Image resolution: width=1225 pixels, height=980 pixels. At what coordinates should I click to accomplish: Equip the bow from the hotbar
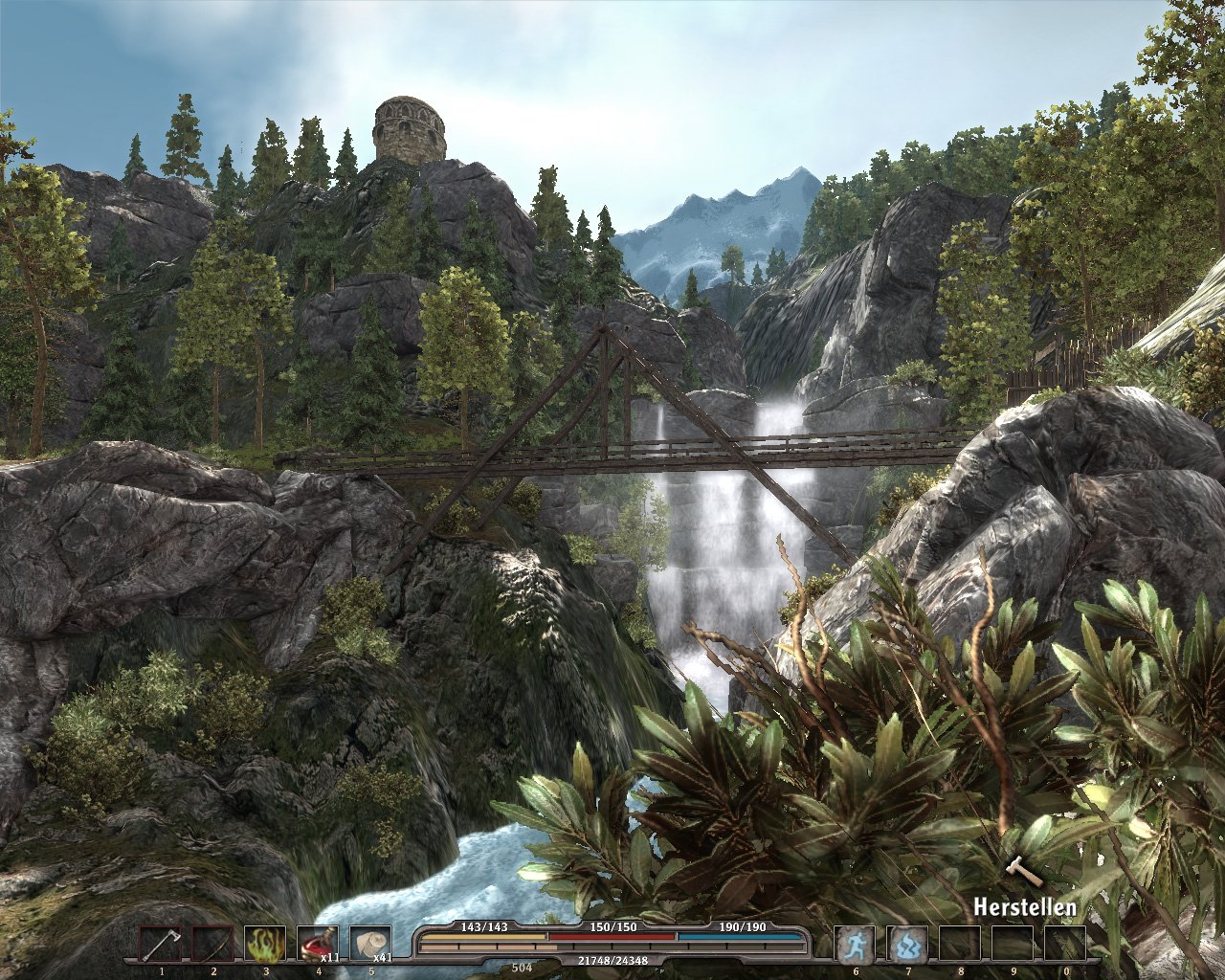(x=212, y=945)
